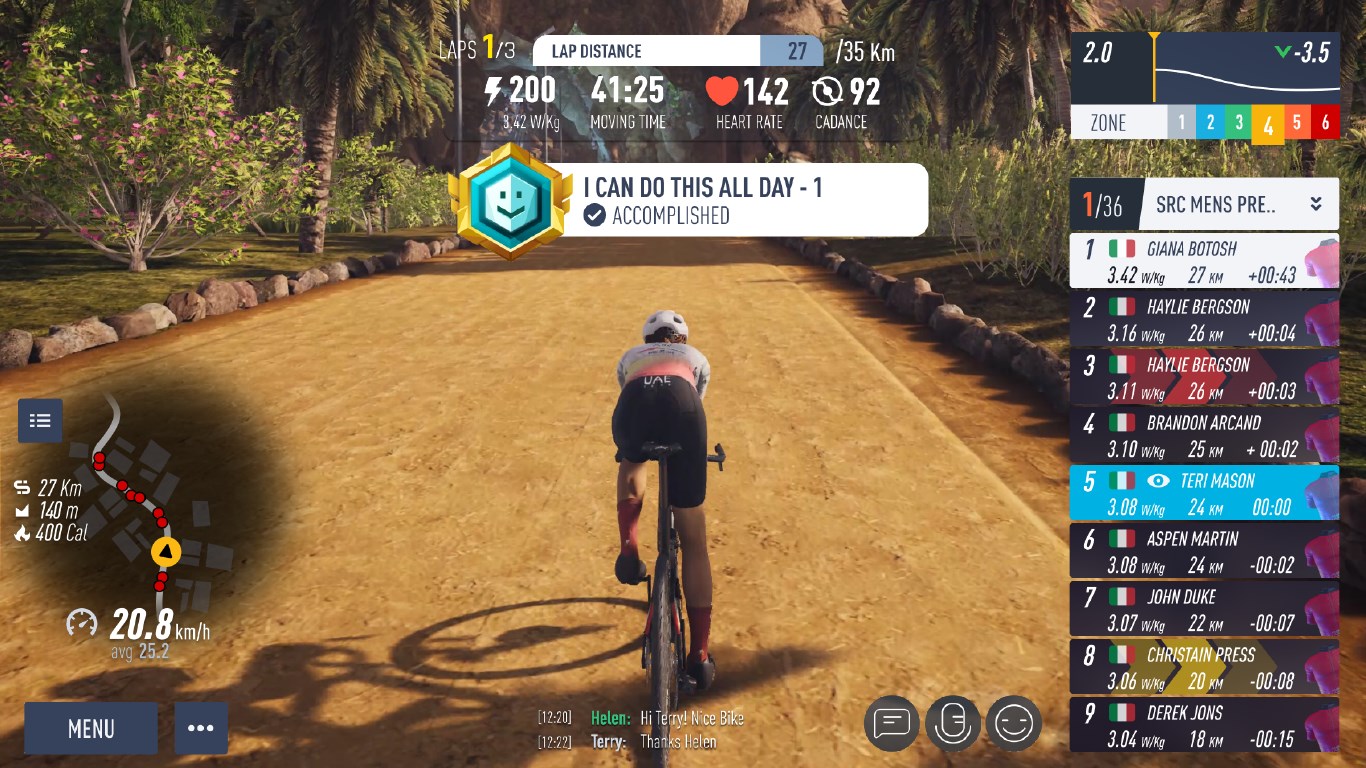Toggle the microphone voice button

tap(952, 722)
